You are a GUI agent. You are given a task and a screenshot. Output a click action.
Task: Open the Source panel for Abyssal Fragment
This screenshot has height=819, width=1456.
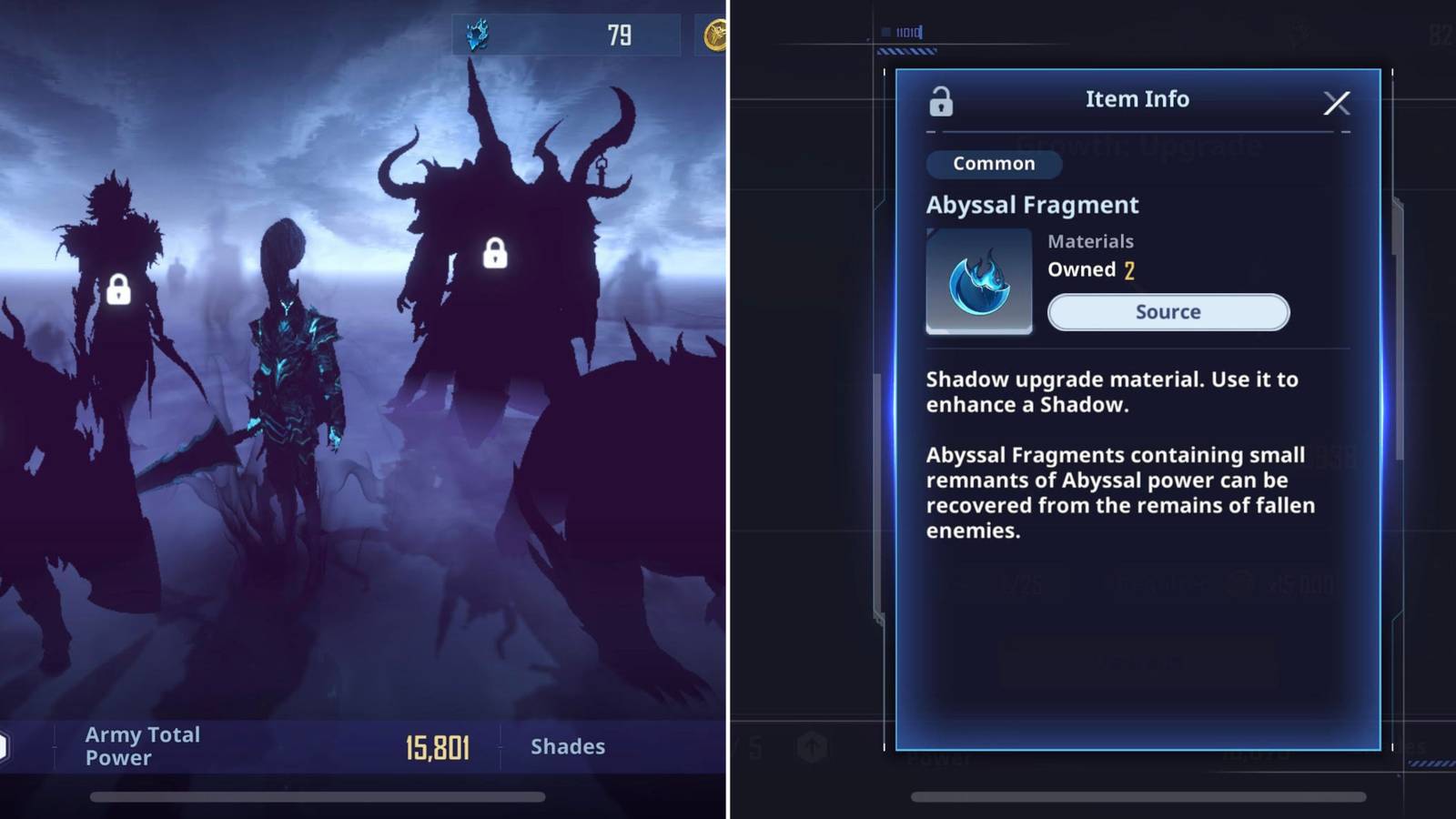point(1168,312)
